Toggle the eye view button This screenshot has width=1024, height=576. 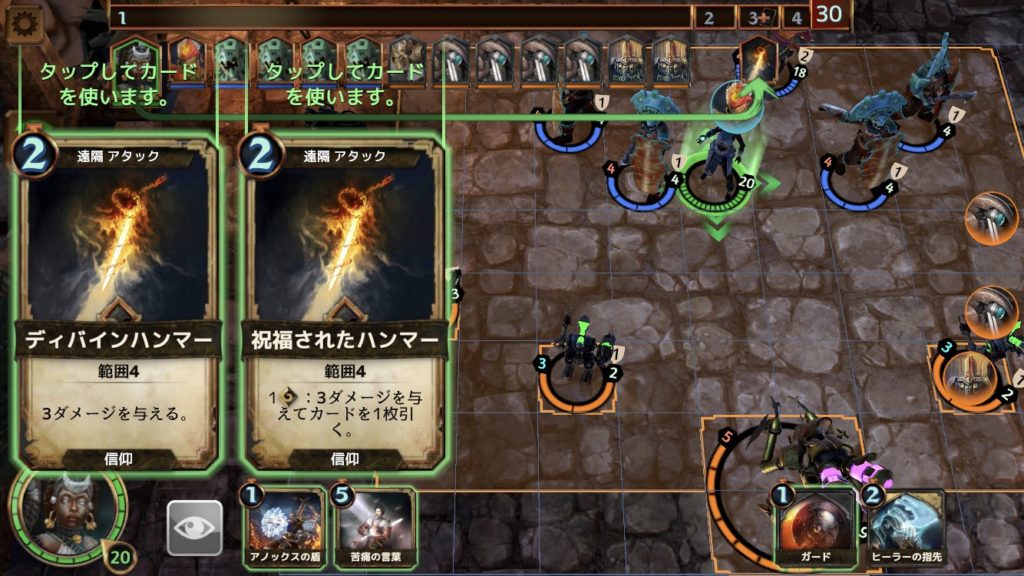tap(194, 527)
